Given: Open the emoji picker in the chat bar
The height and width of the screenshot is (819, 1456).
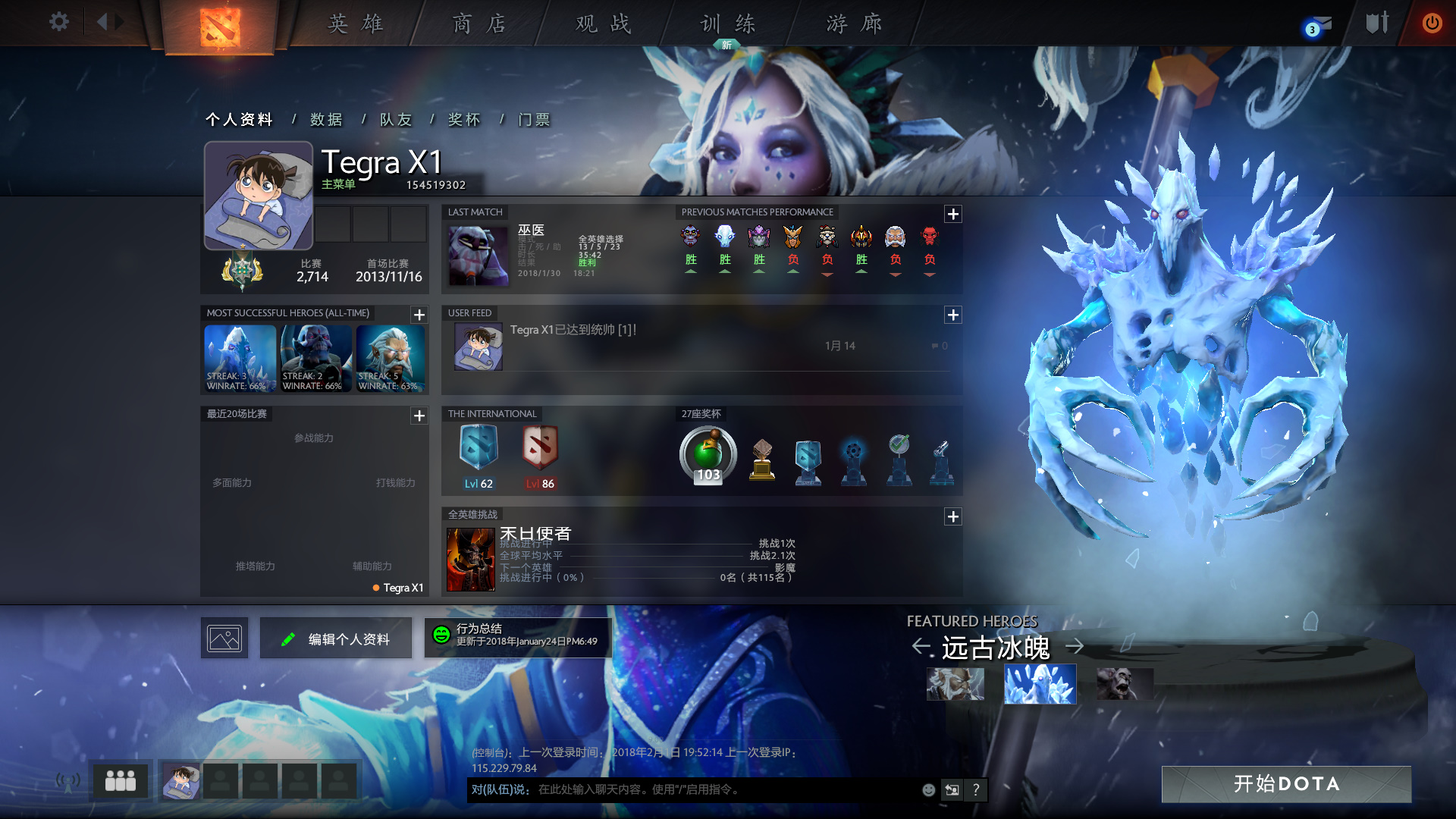Looking at the screenshot, I should 928,790.
